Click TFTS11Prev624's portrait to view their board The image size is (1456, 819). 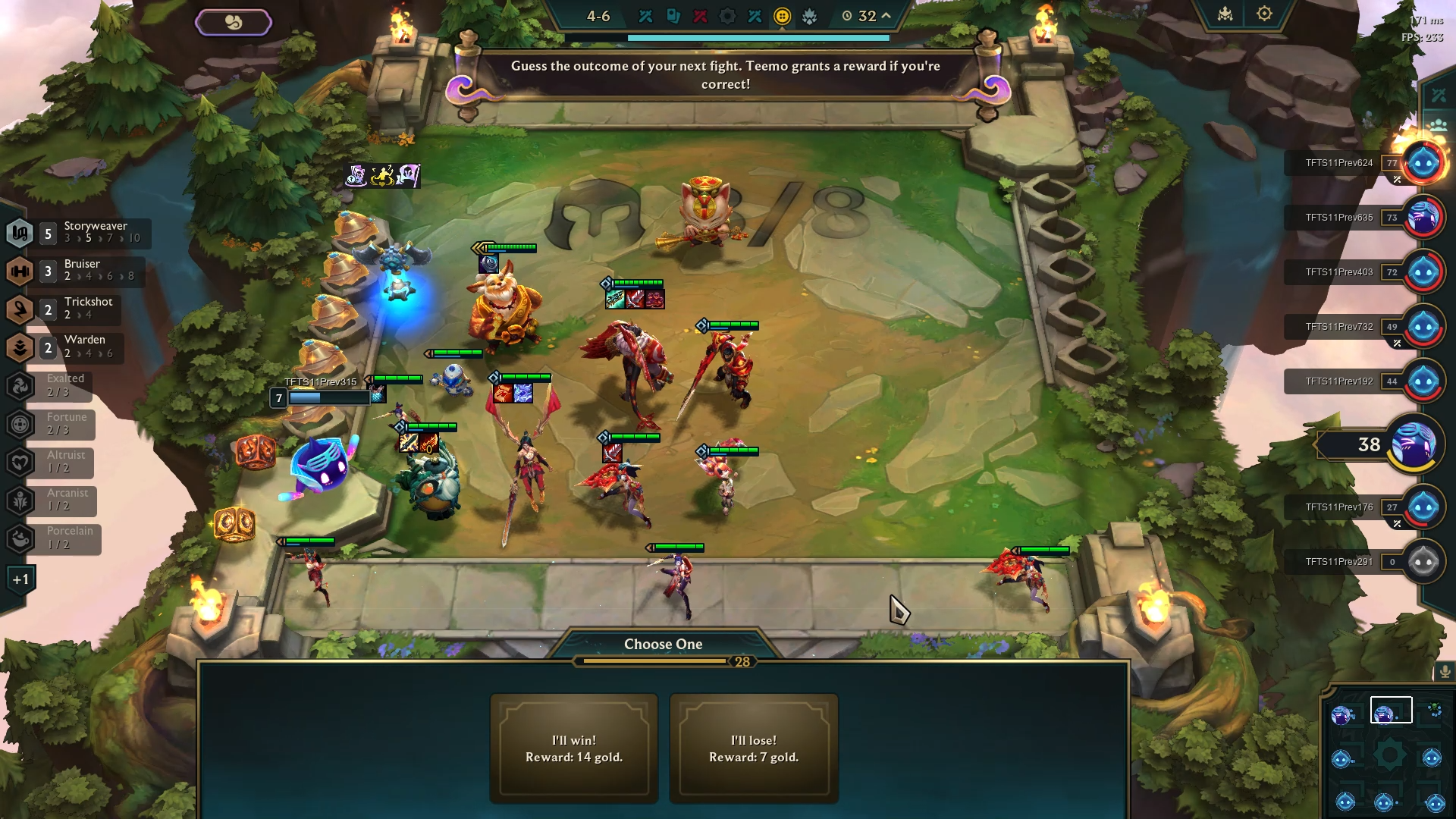pos(1424,162)
